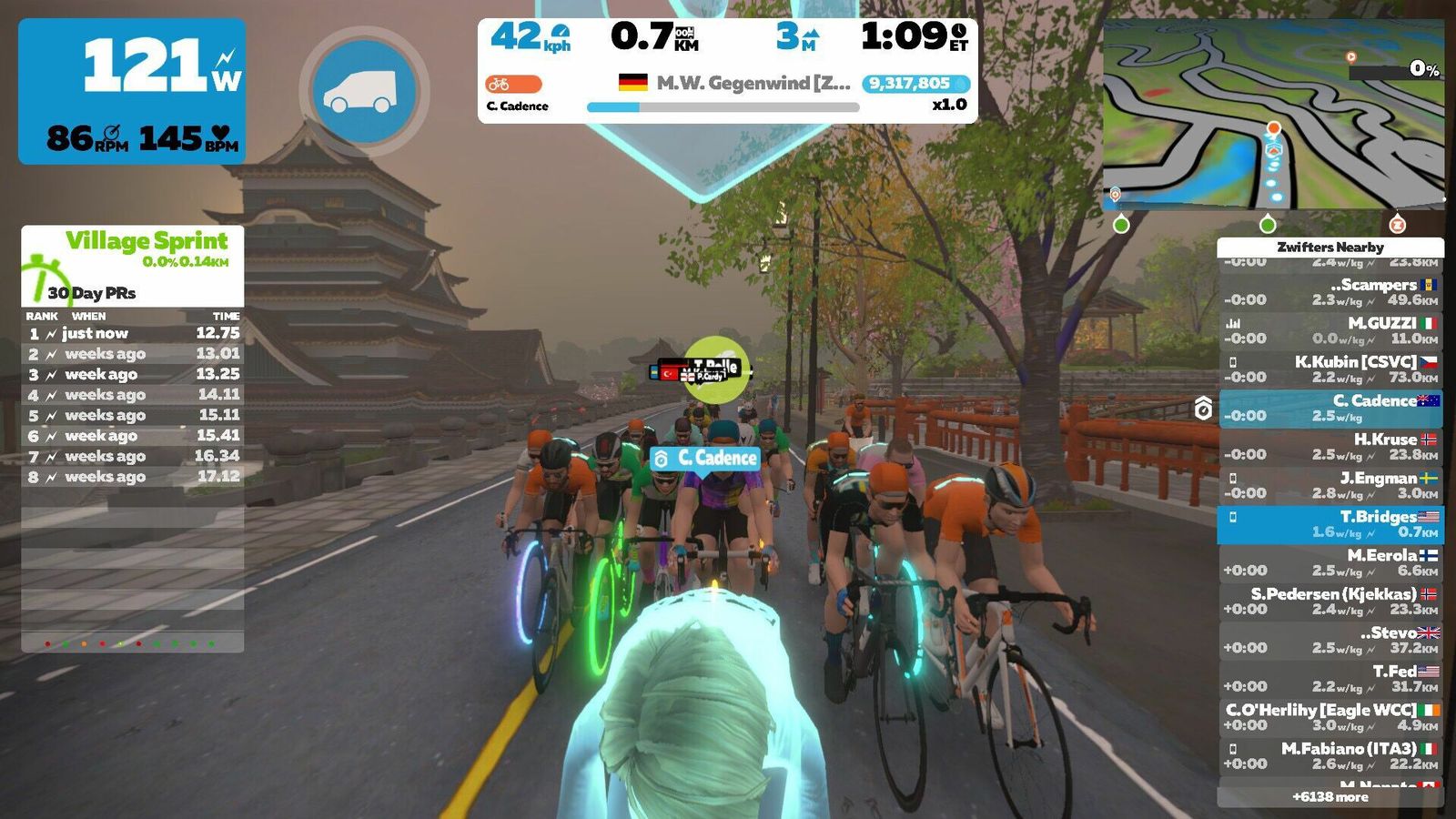Activate the van power-up icon

point(364,91)
